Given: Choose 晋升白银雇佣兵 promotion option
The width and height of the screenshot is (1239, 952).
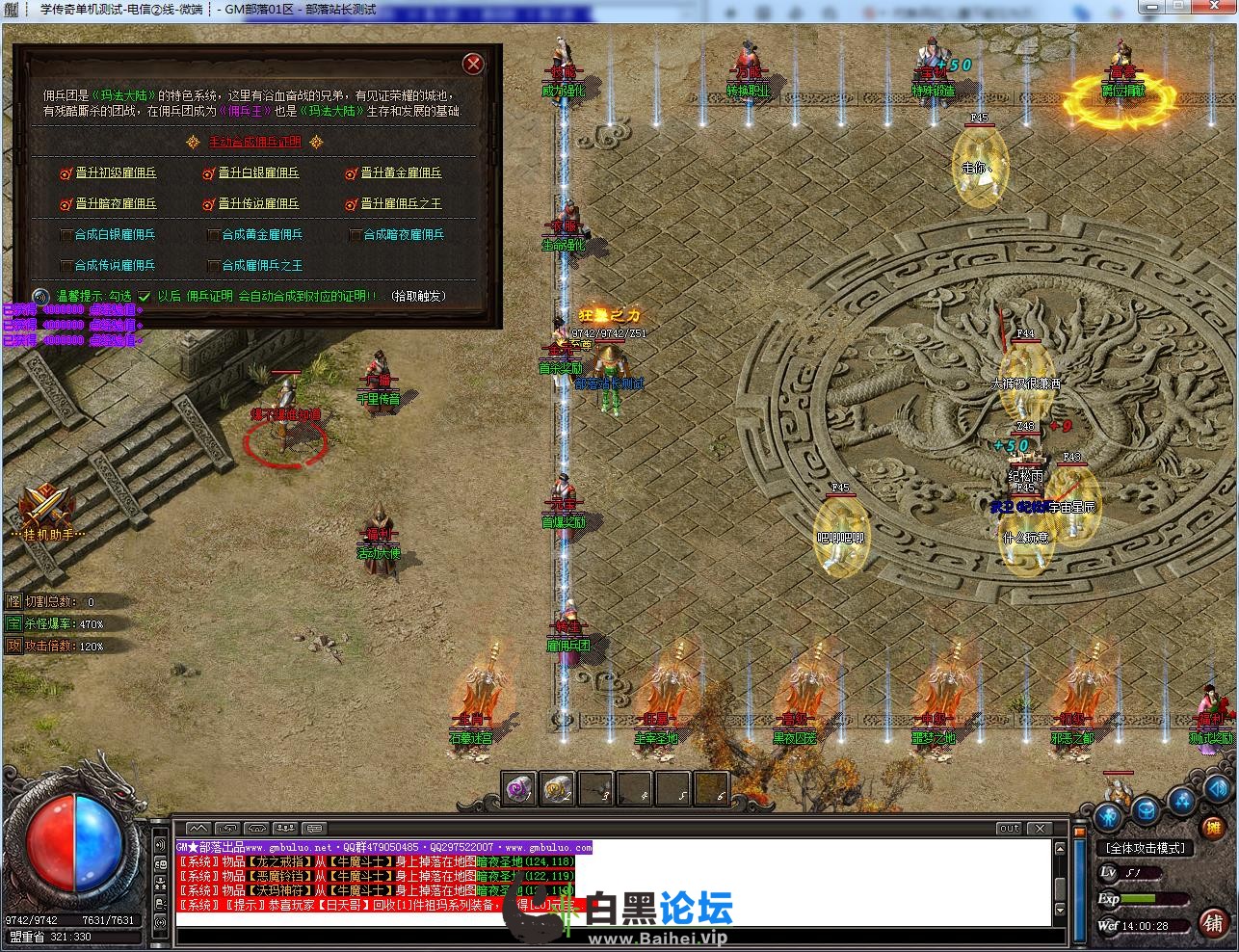Looking at the screenshot, I should (258, 173).
